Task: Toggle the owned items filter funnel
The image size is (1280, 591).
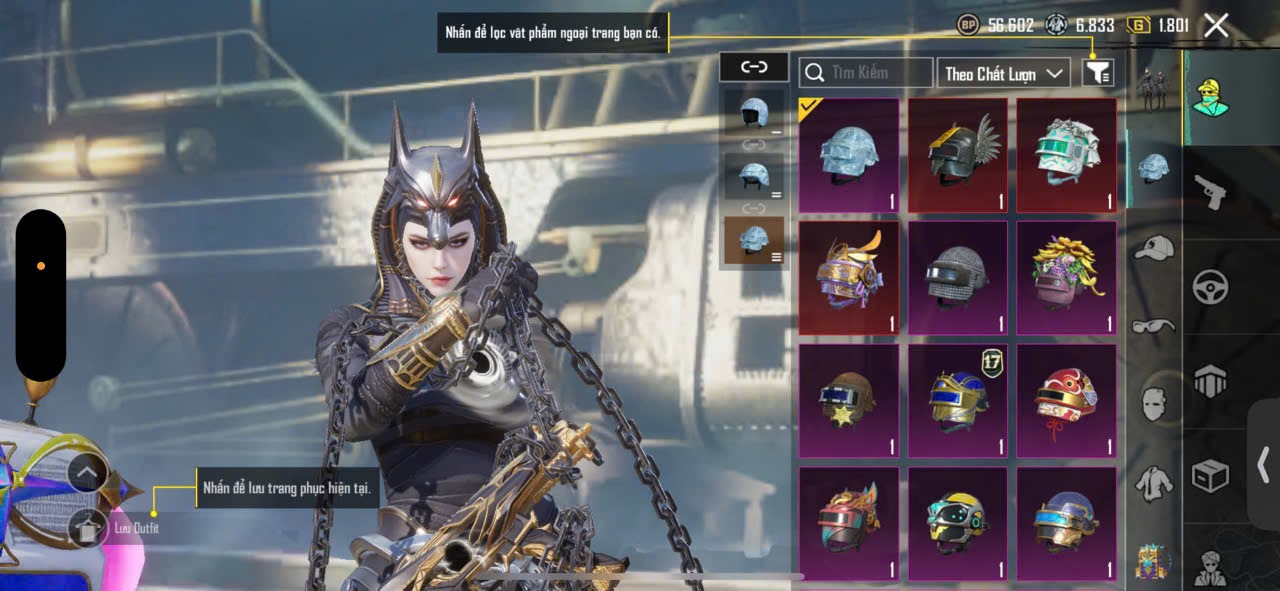Action: 1098,73
